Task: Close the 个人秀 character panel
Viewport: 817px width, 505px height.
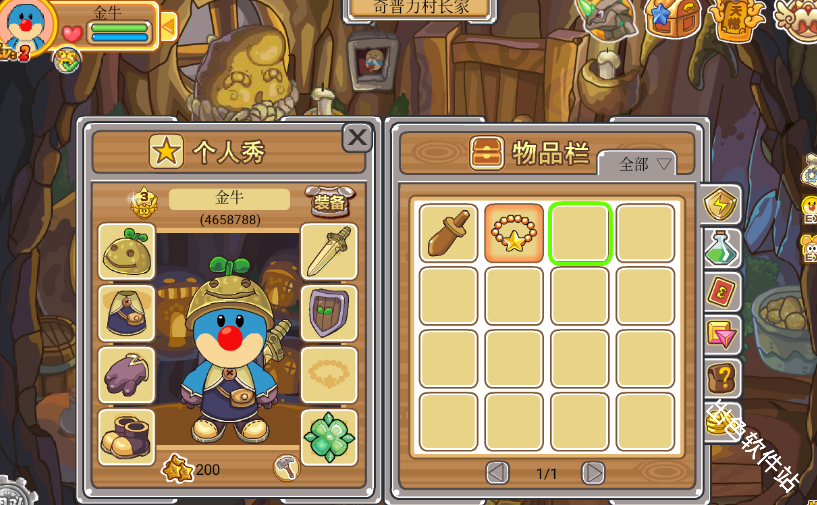Action: pos(357,137)
